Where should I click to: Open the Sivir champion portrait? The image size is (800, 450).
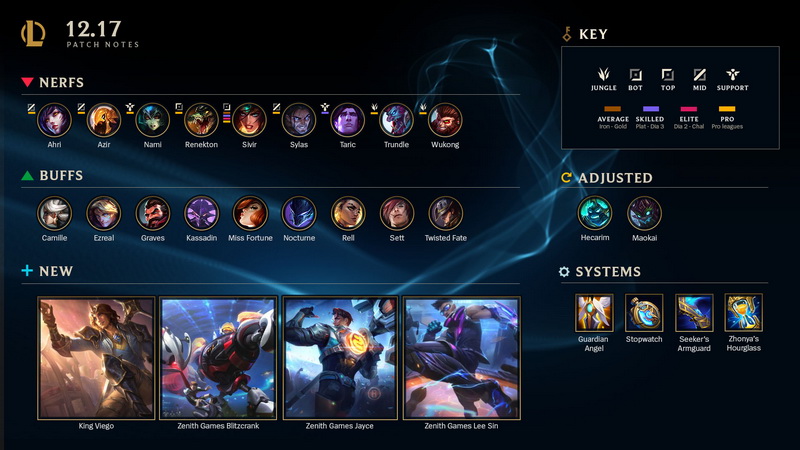pos(250,120)
